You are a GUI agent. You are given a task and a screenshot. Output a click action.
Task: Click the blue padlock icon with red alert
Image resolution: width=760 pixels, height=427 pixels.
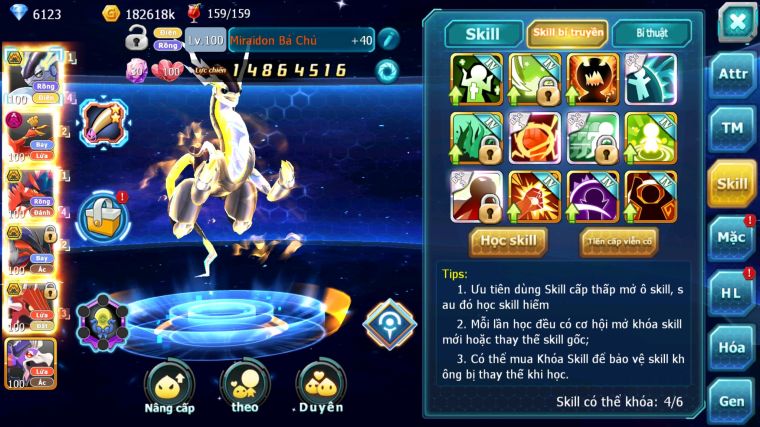point(102,213)
